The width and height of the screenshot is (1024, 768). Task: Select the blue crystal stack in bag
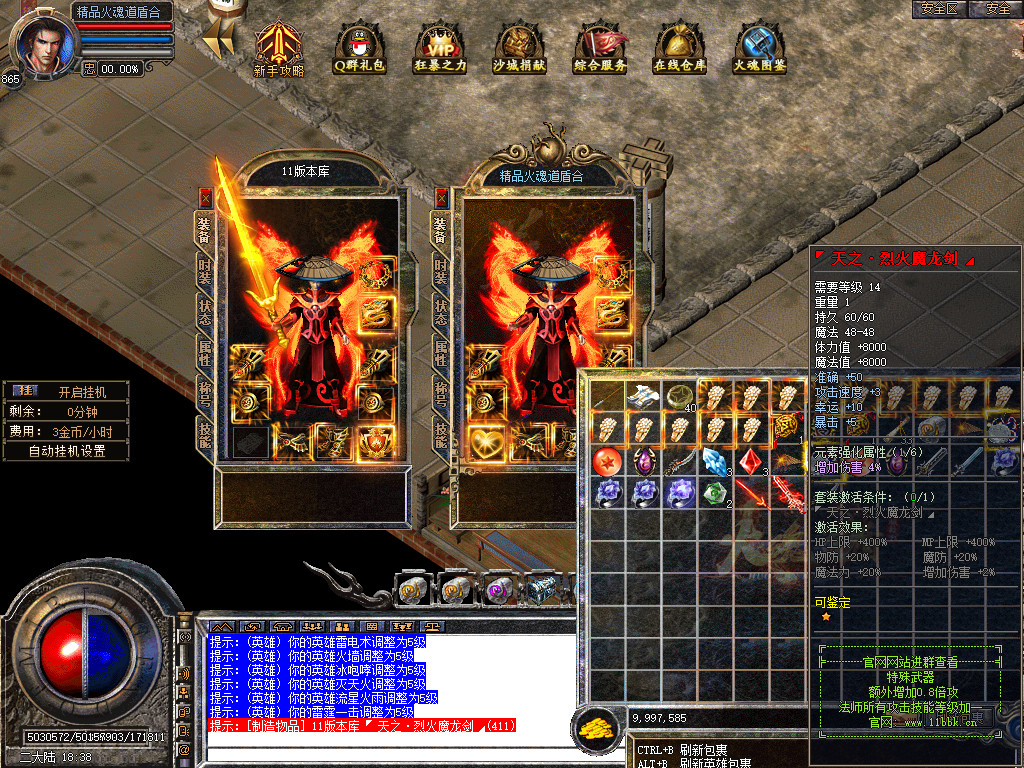coord(713,462)
